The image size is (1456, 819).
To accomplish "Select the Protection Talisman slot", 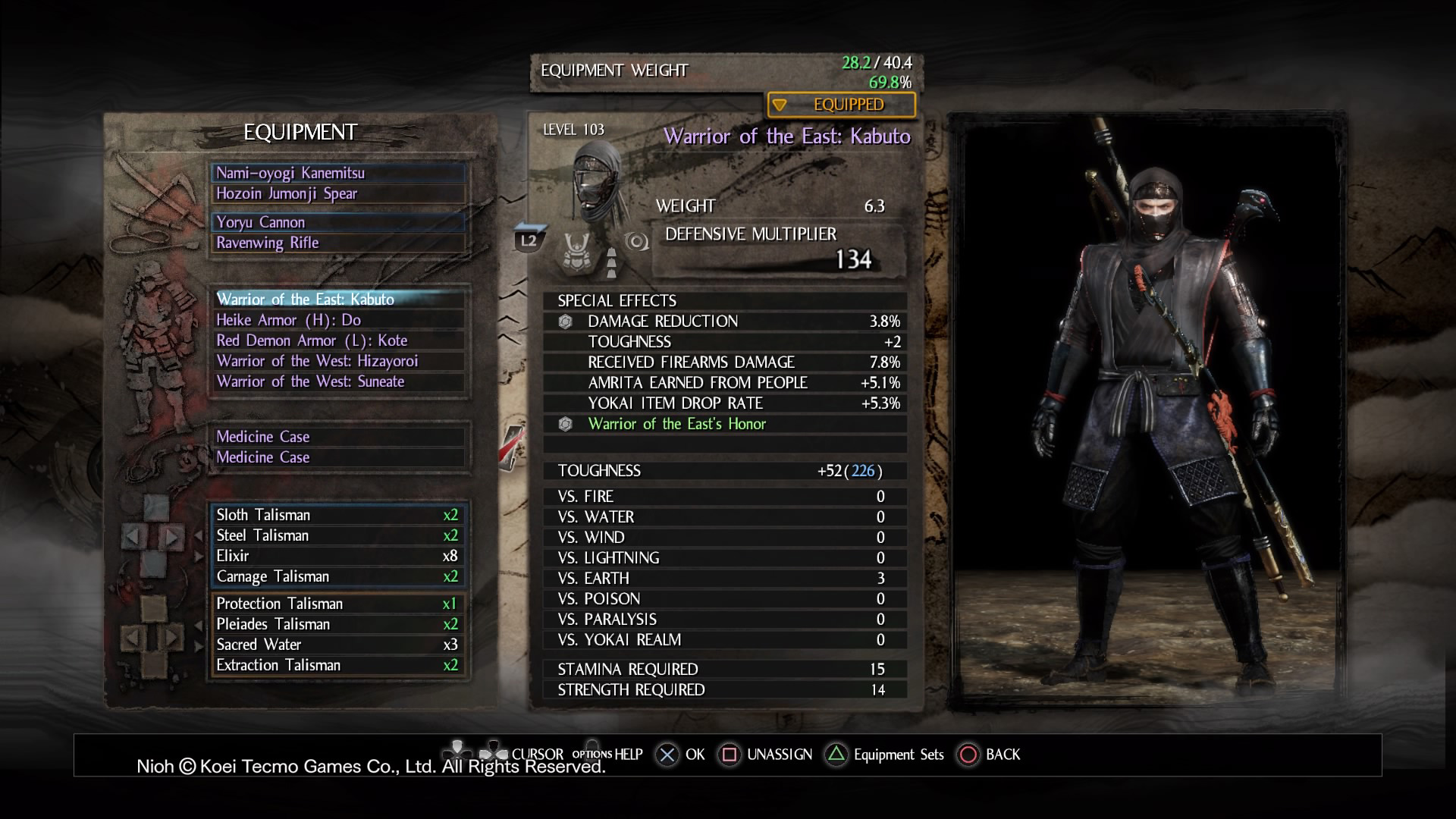I will click(338, 604).
